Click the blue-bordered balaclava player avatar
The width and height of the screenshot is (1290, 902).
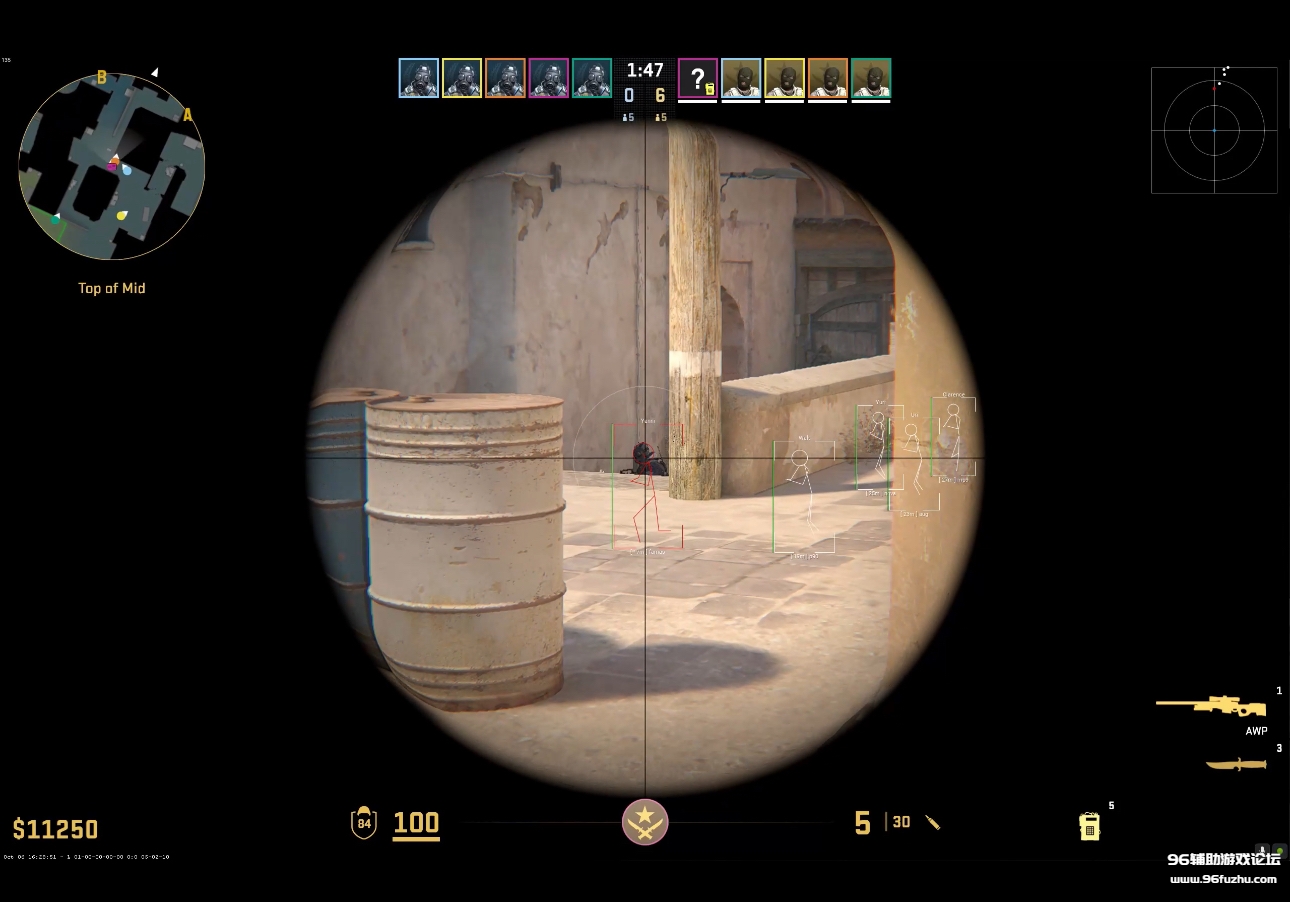click(741, 78)
